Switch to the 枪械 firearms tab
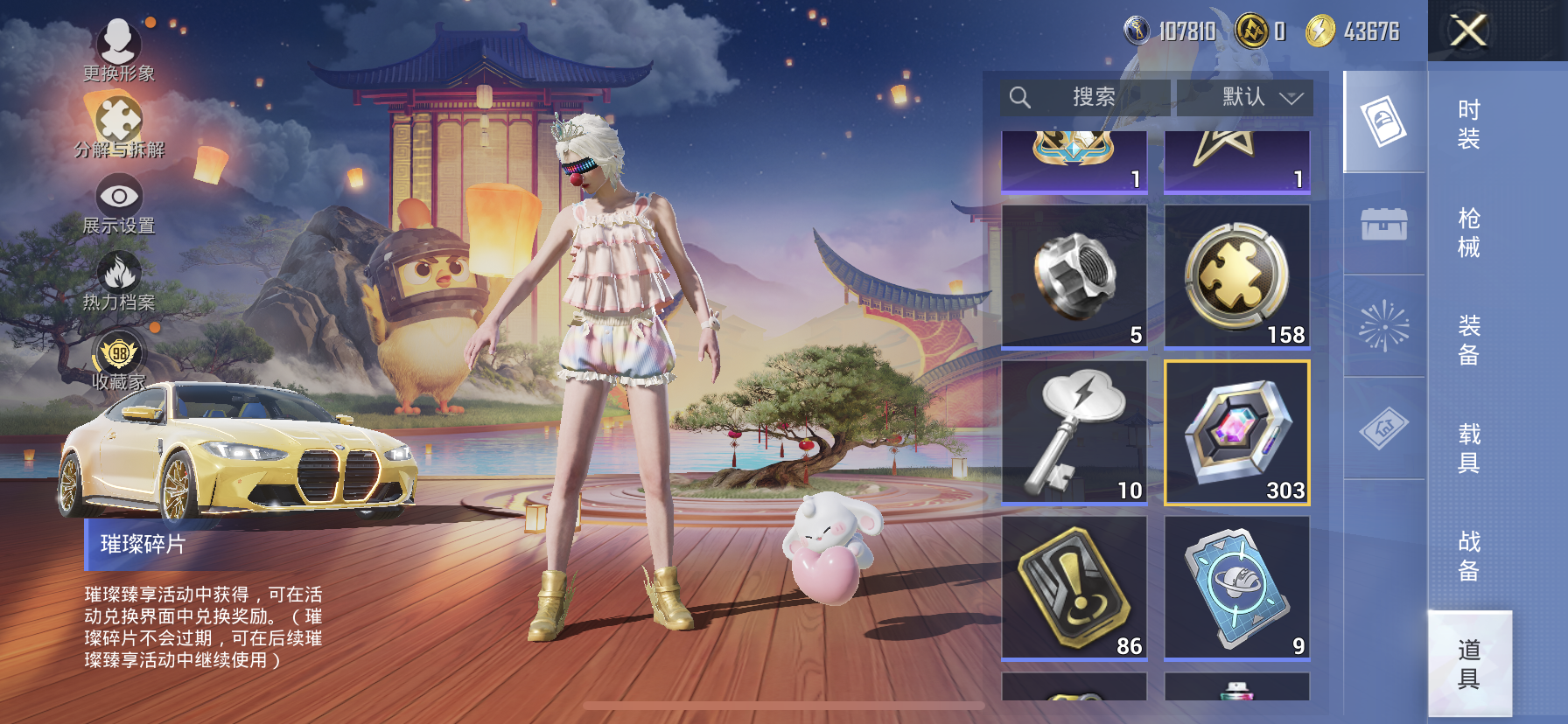Screen dimensions: 1568x724 coord(1469,233)
